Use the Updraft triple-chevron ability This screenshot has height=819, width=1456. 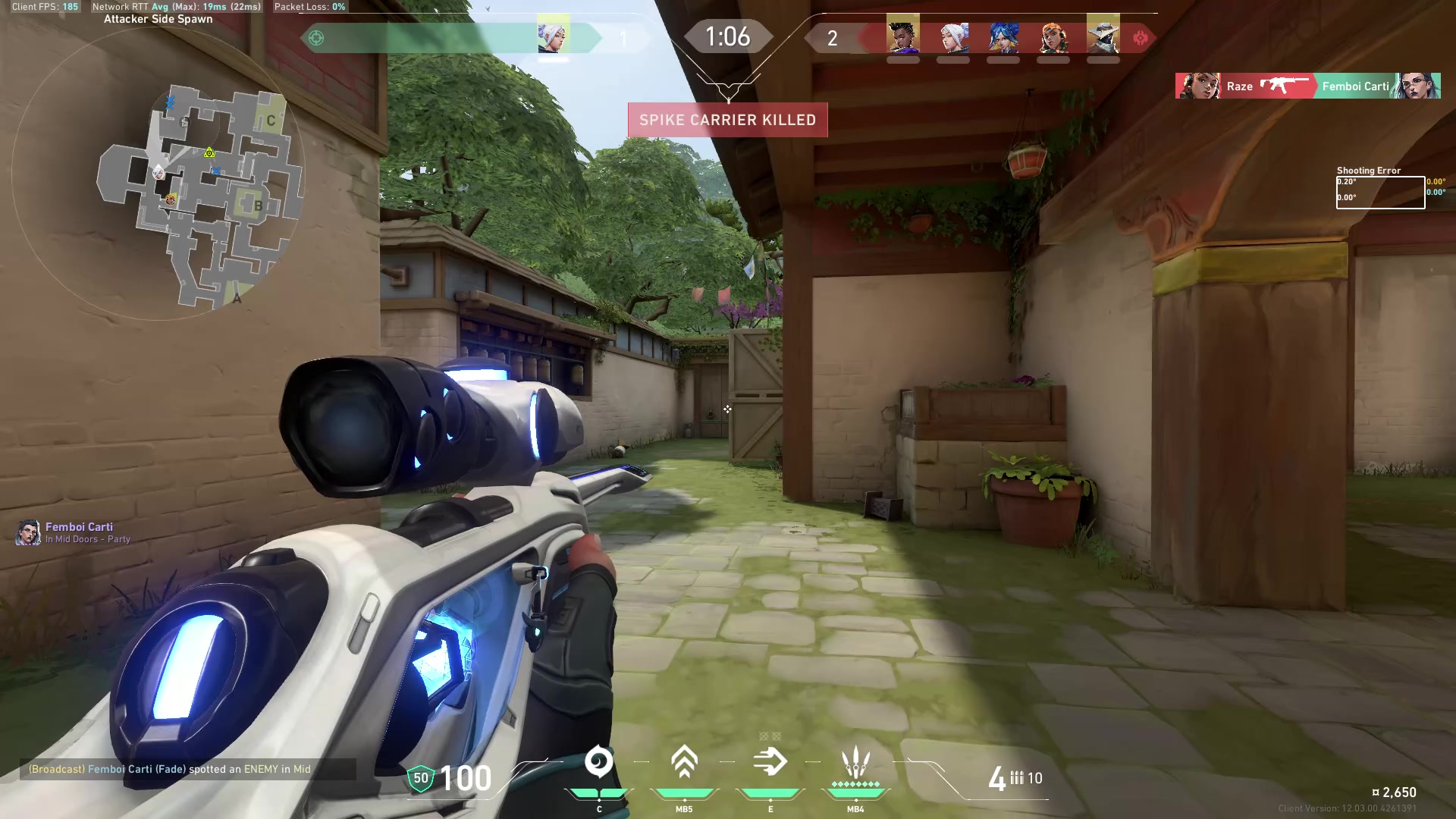pos(684,762)
